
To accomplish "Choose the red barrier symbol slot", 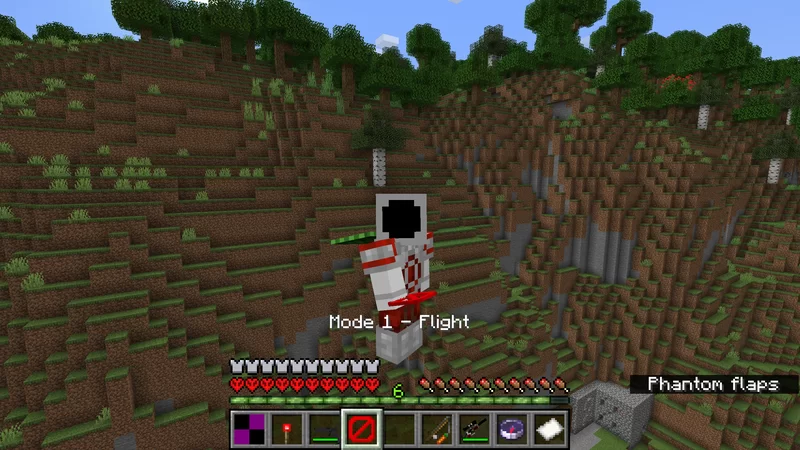I will click(360, 429).
